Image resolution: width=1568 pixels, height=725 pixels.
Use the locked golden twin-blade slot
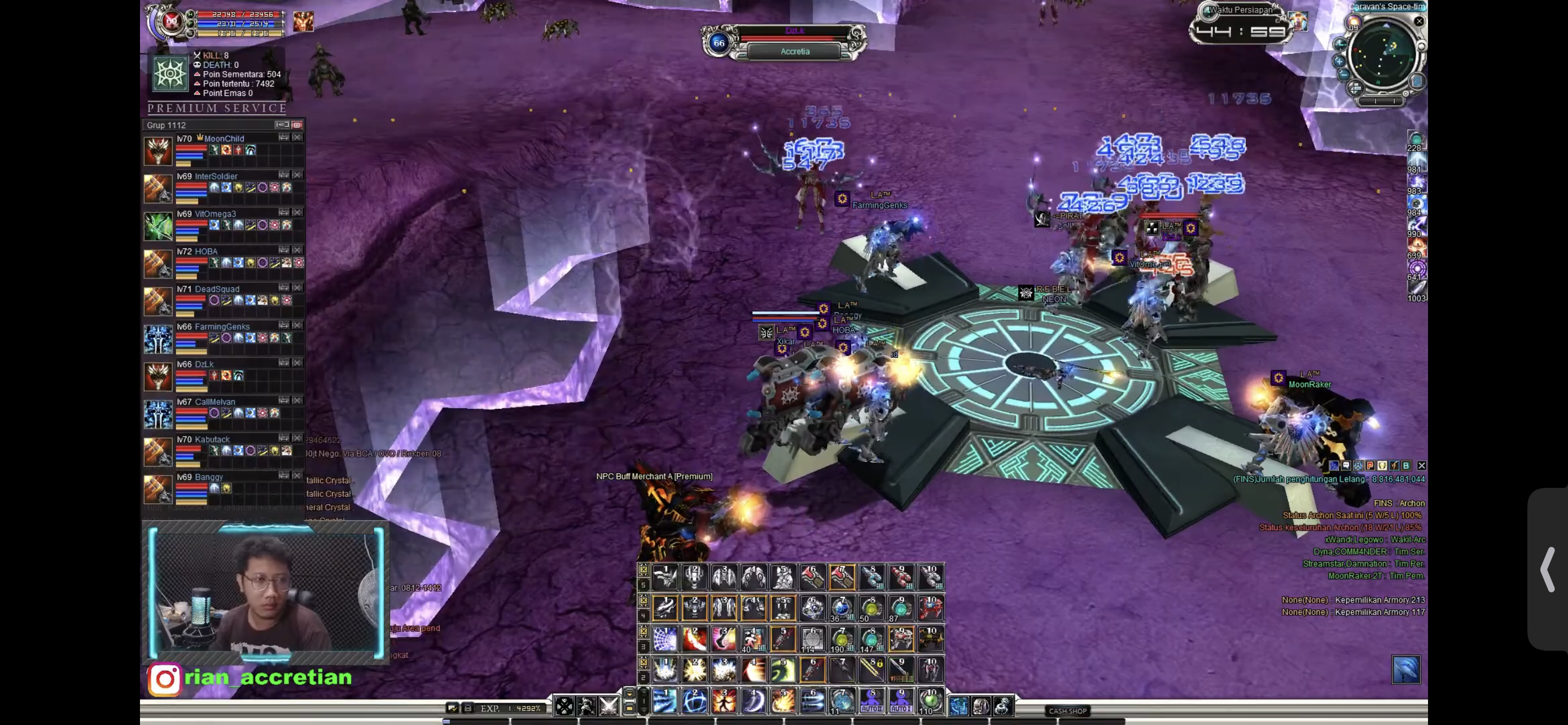click(x=871, y=670)
